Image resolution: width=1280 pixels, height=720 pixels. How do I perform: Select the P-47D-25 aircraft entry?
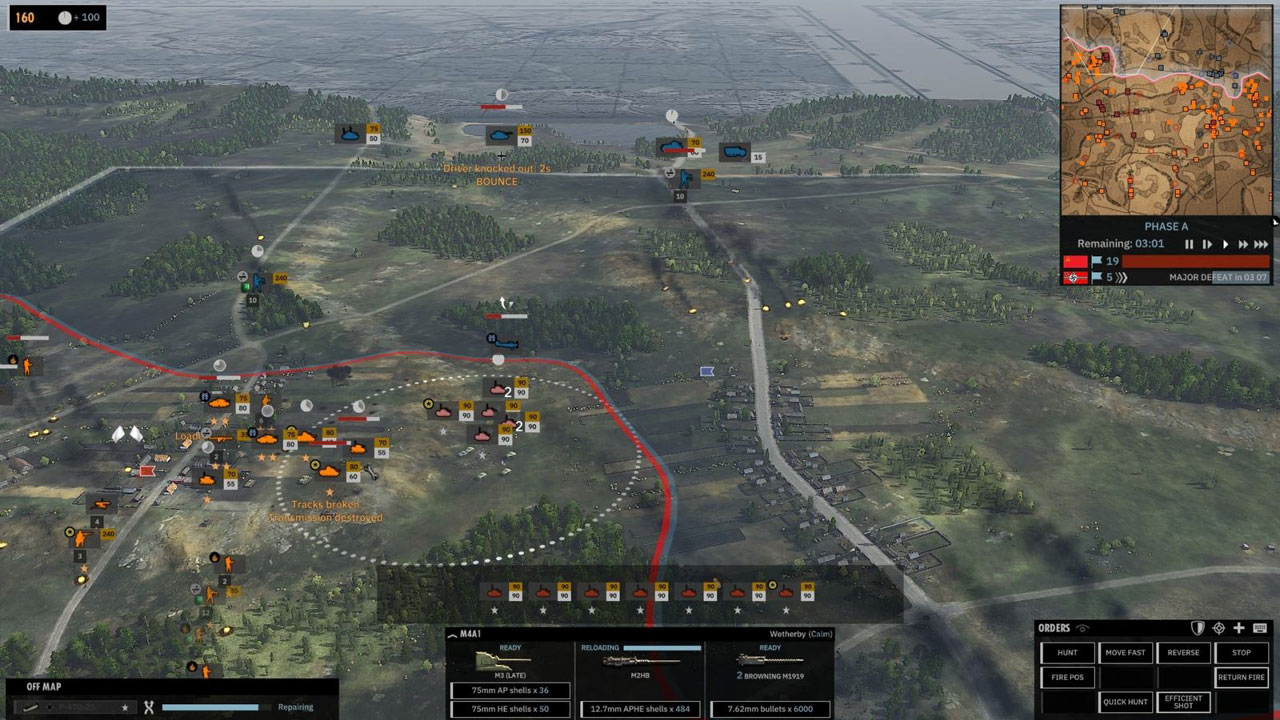click(x=75, y=705)
